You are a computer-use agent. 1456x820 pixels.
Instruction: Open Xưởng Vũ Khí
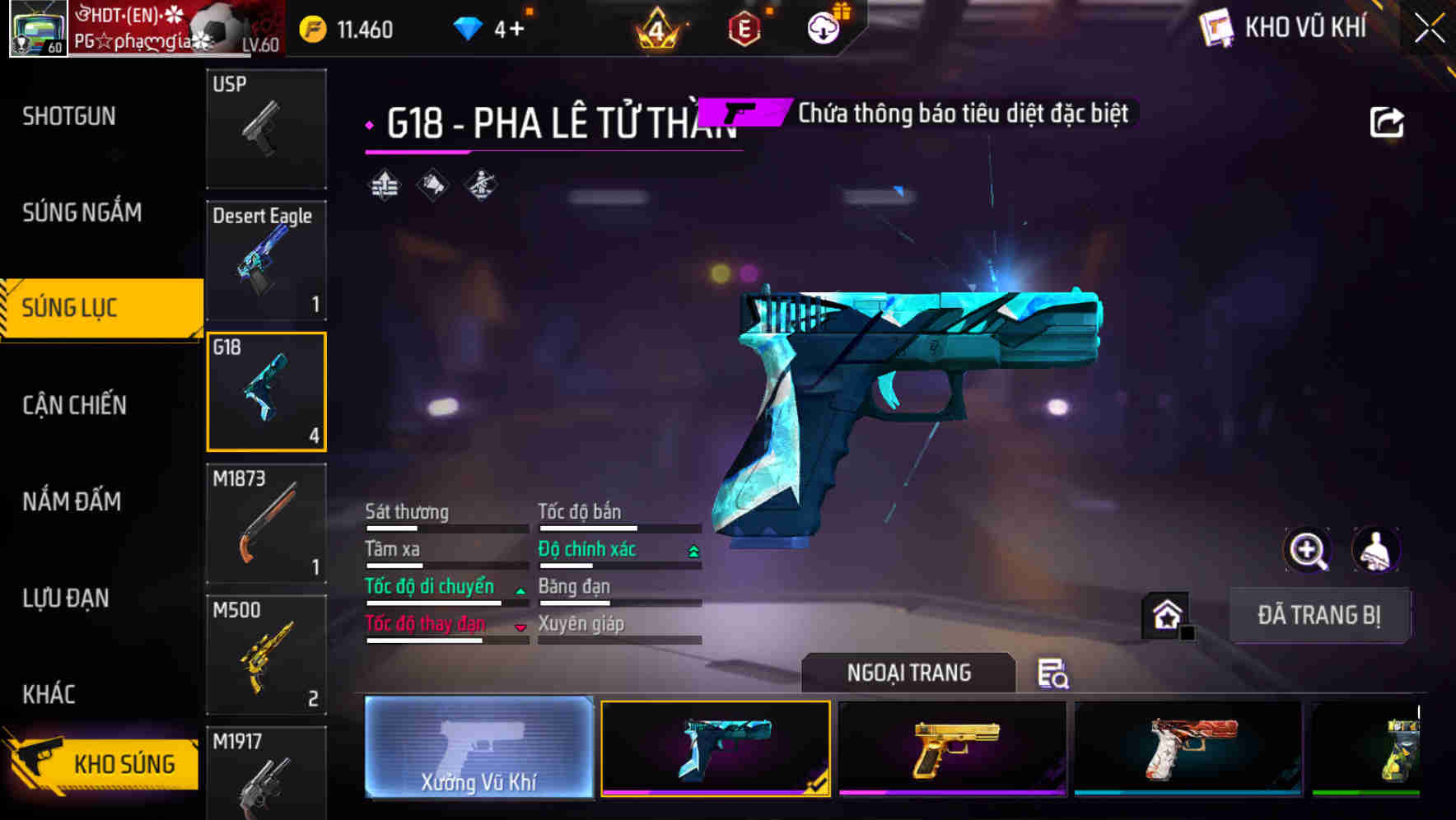click(x=478, y=751)
